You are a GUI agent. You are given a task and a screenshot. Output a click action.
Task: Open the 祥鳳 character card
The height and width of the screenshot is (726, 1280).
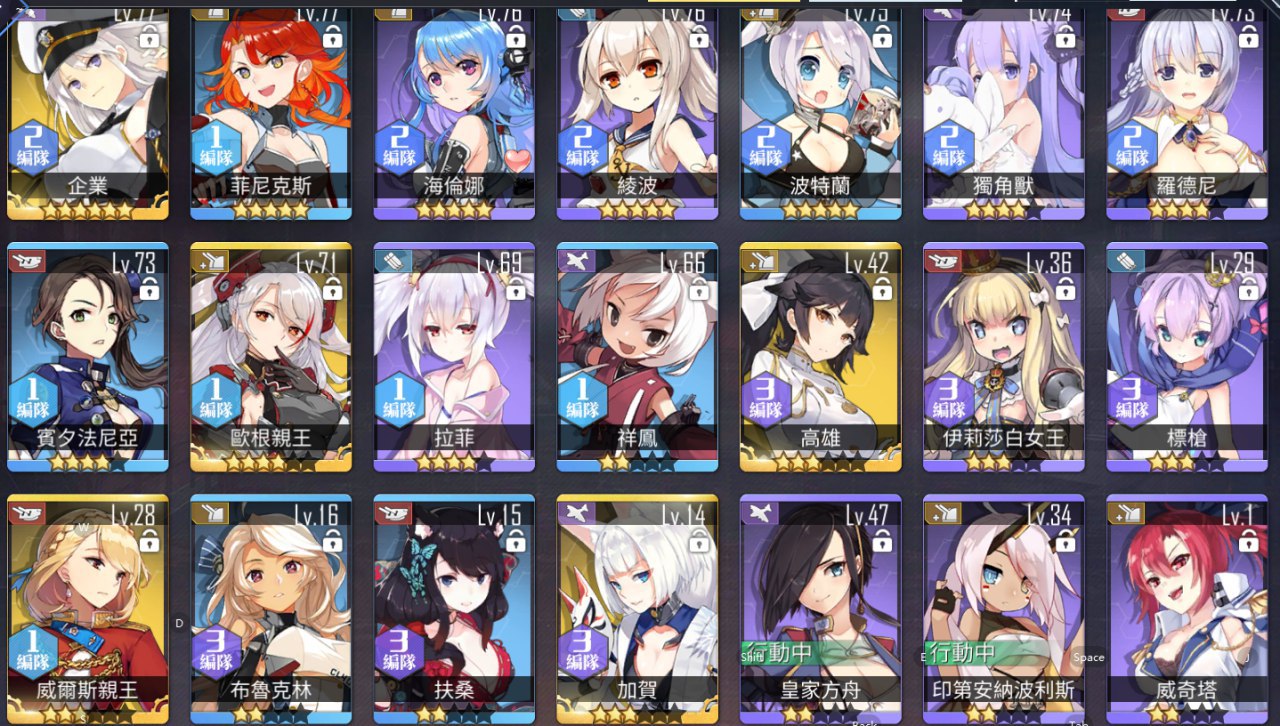[638, 355]
